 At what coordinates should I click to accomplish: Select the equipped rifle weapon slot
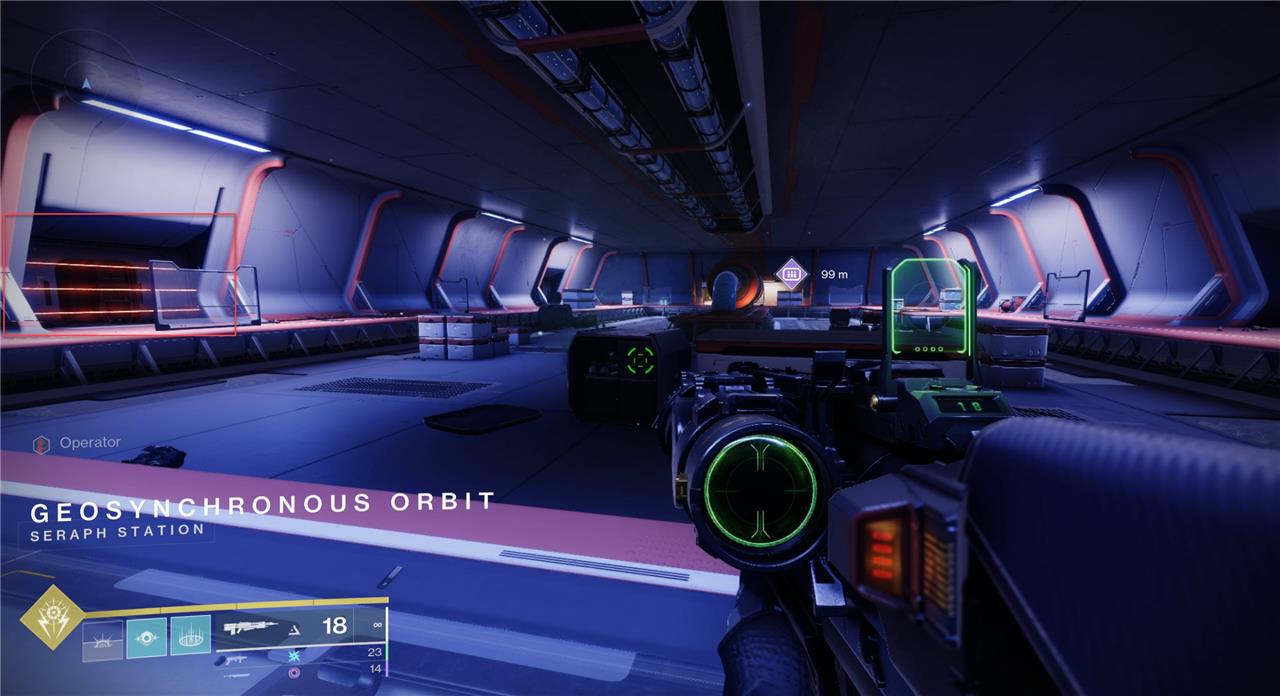300,626
